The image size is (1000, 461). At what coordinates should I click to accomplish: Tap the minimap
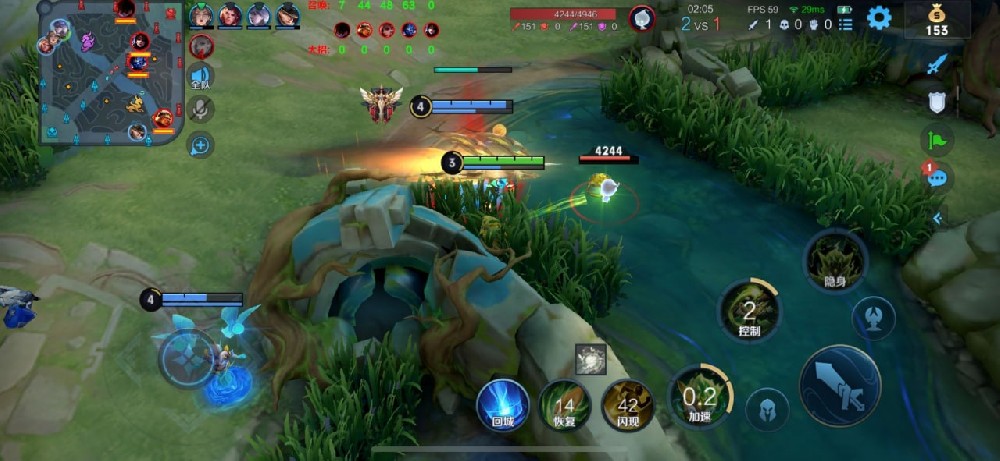[108, 70]
